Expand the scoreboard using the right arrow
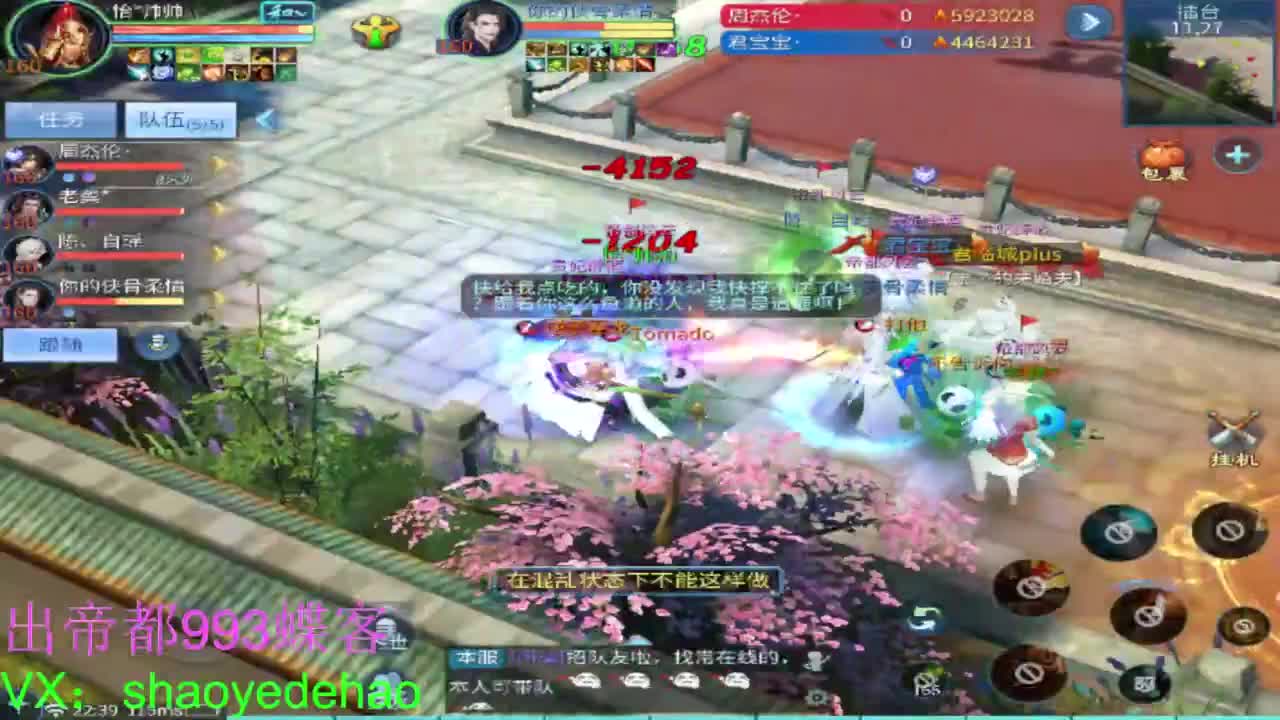 (x=1089, y=21)
